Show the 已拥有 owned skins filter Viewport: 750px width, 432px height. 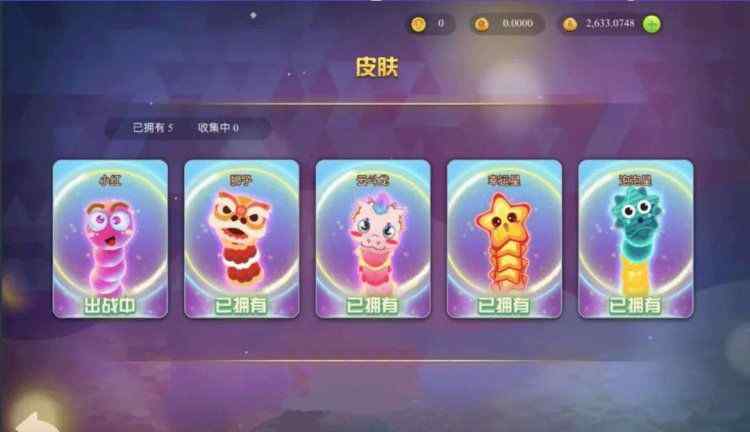pyautogui.click(x=153, y=128)
